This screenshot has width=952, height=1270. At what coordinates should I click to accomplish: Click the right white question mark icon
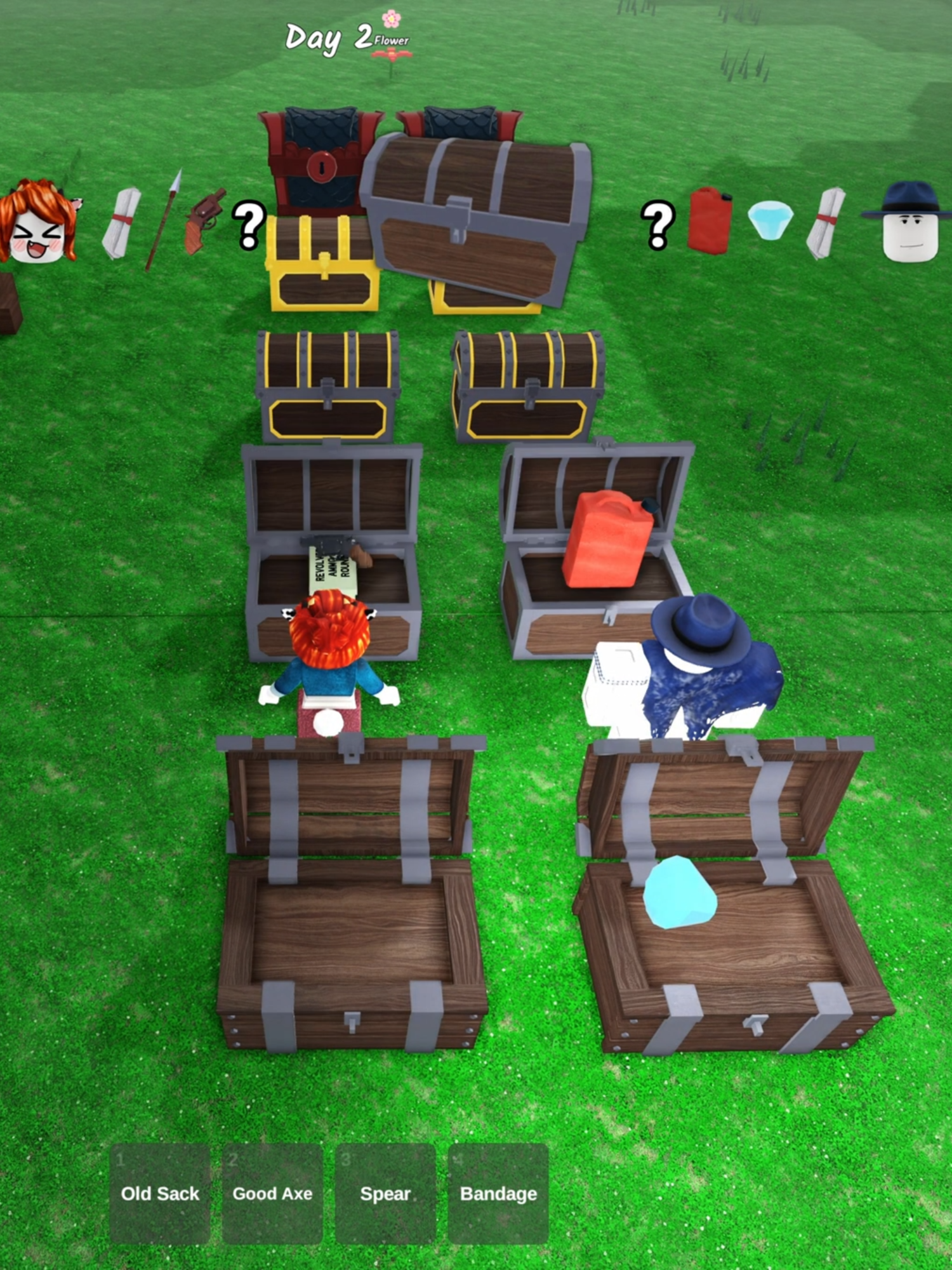657,225
